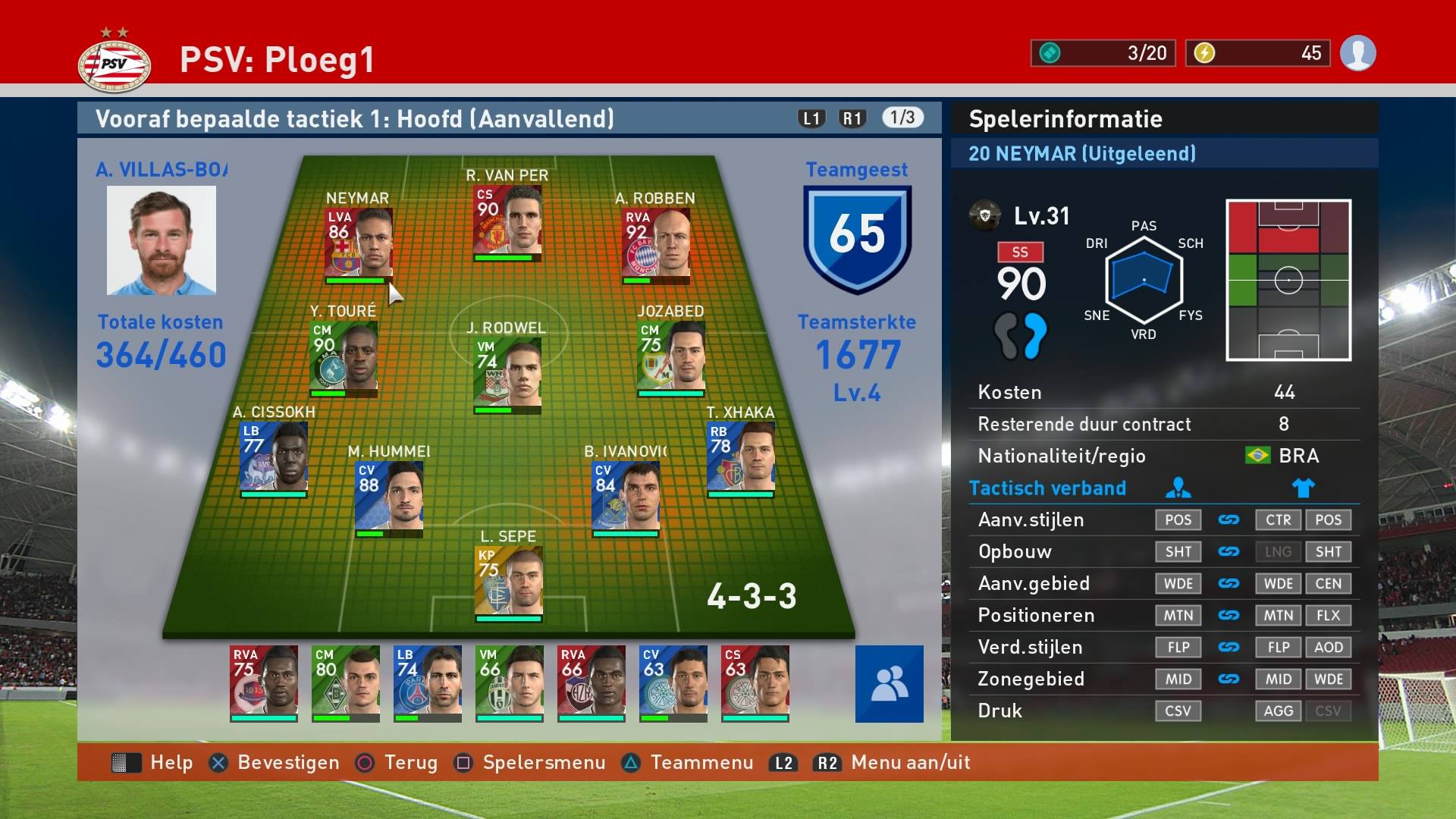Select the LB 74 substitute card
Image resolution: width=1456 pixels, height=819 pixels.
click(x=428, y=682)
